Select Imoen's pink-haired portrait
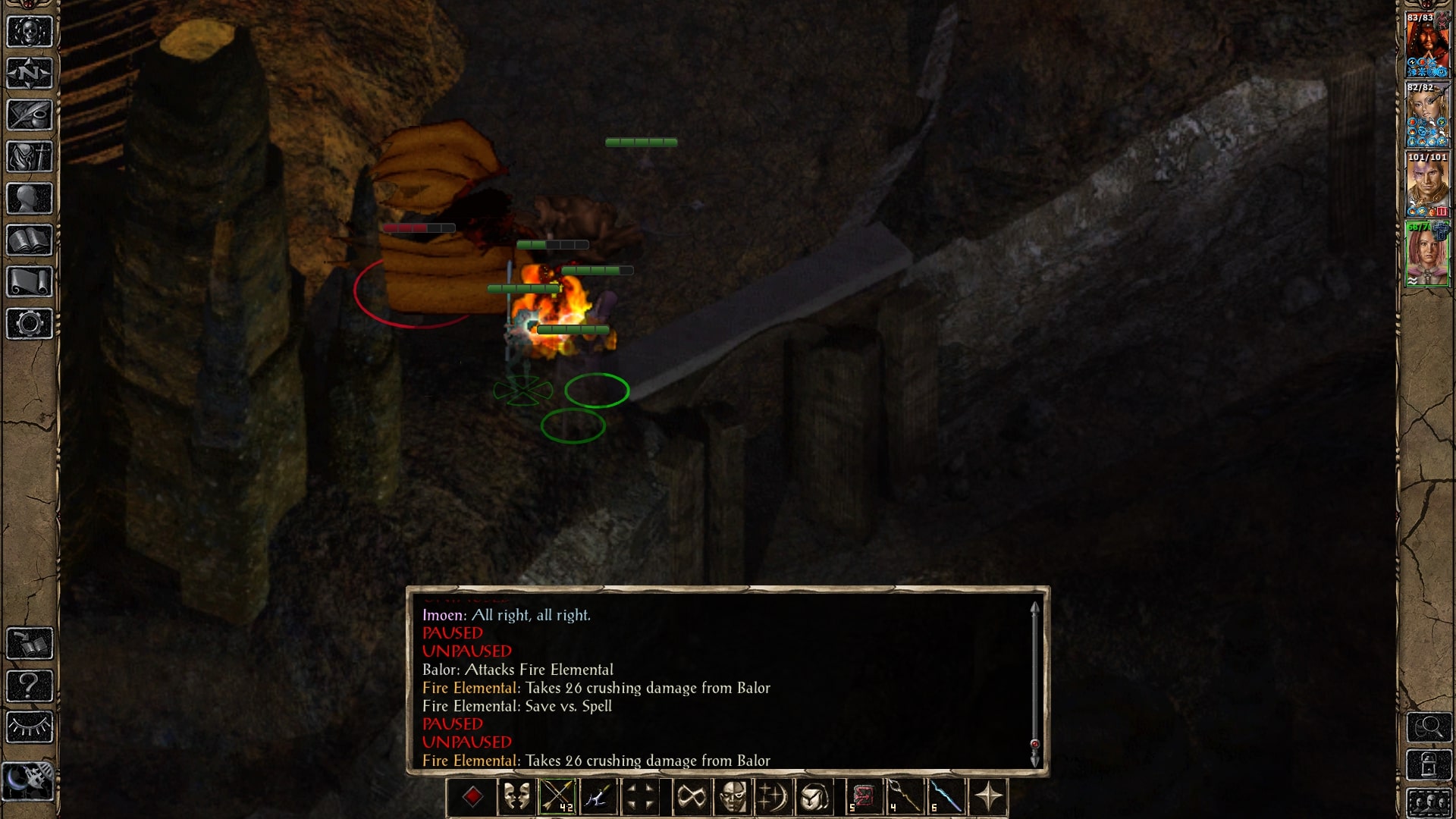Screen dimensions: 1456x819 pyautogui.click(x=1427, y=256)
